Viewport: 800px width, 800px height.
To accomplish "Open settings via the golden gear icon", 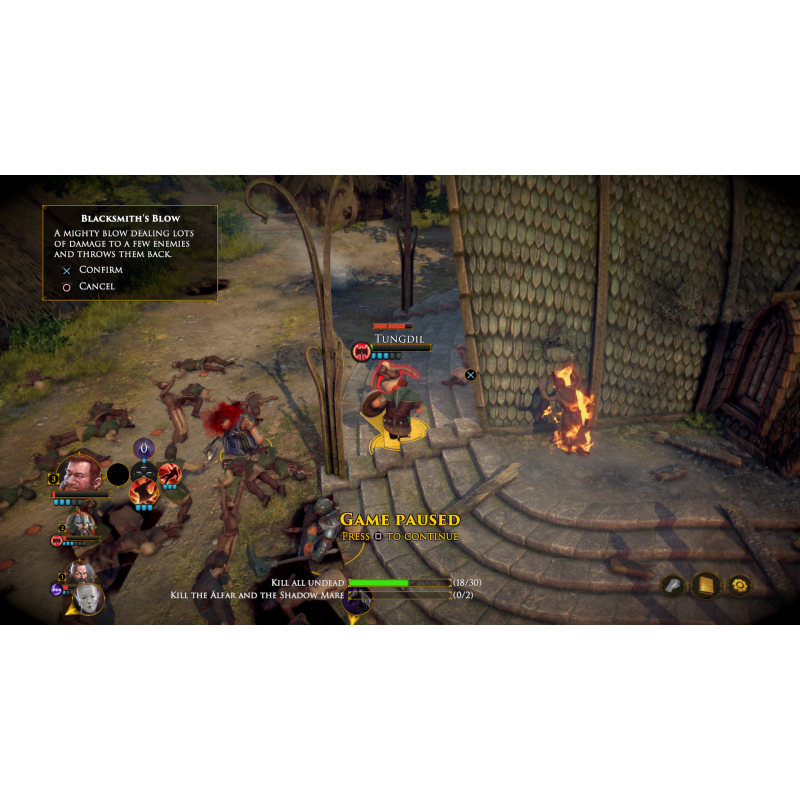I will tap(740, 585).
